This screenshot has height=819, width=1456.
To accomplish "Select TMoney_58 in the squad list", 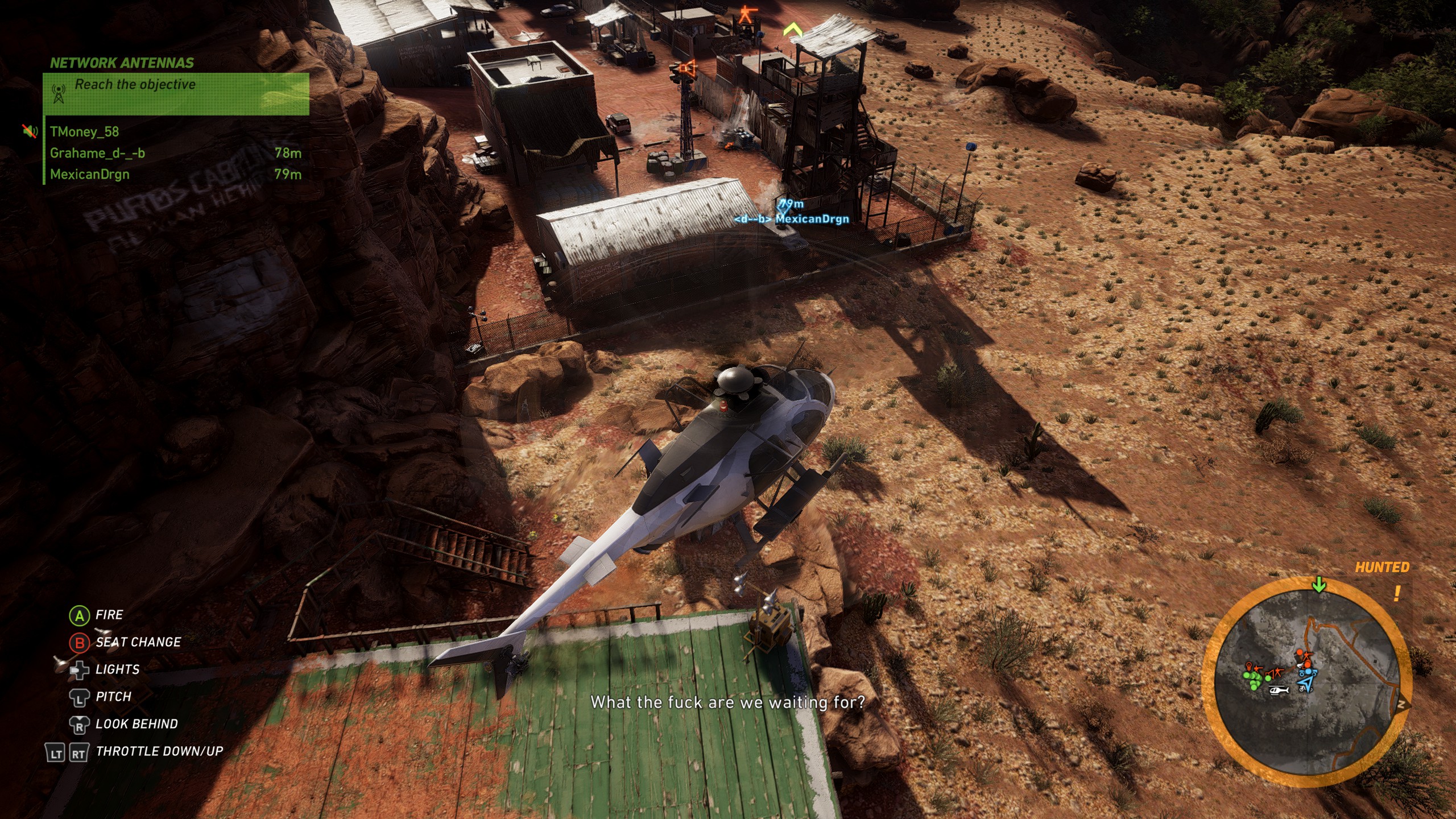I will click(x=84, y=132).
